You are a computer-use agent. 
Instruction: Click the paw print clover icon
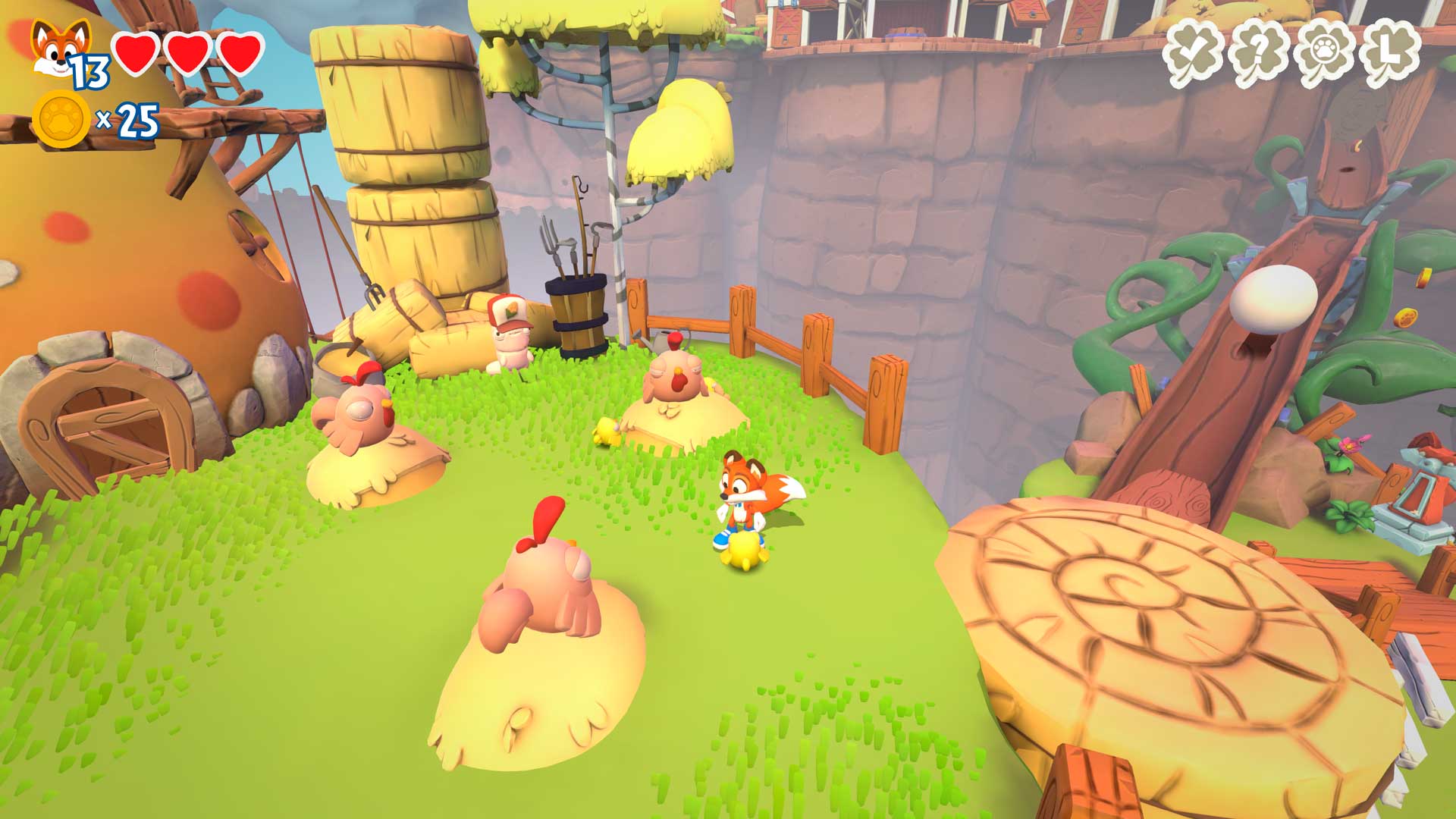tap(1324, 53)
